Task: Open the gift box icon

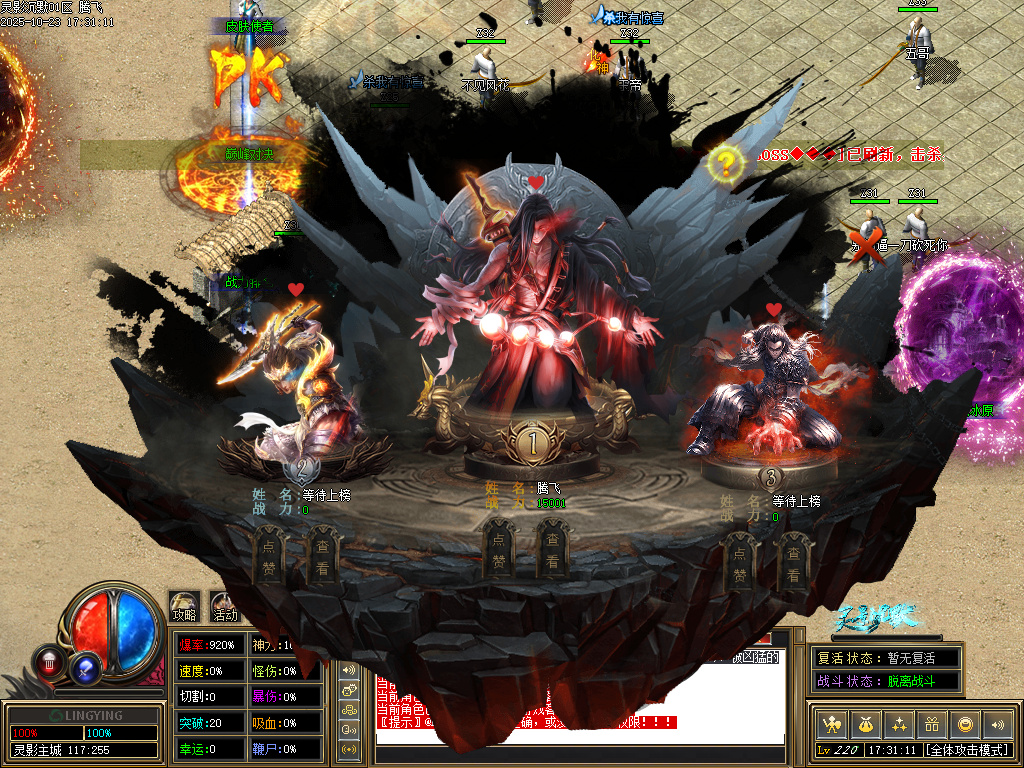Action: click(x=932, y=724)
